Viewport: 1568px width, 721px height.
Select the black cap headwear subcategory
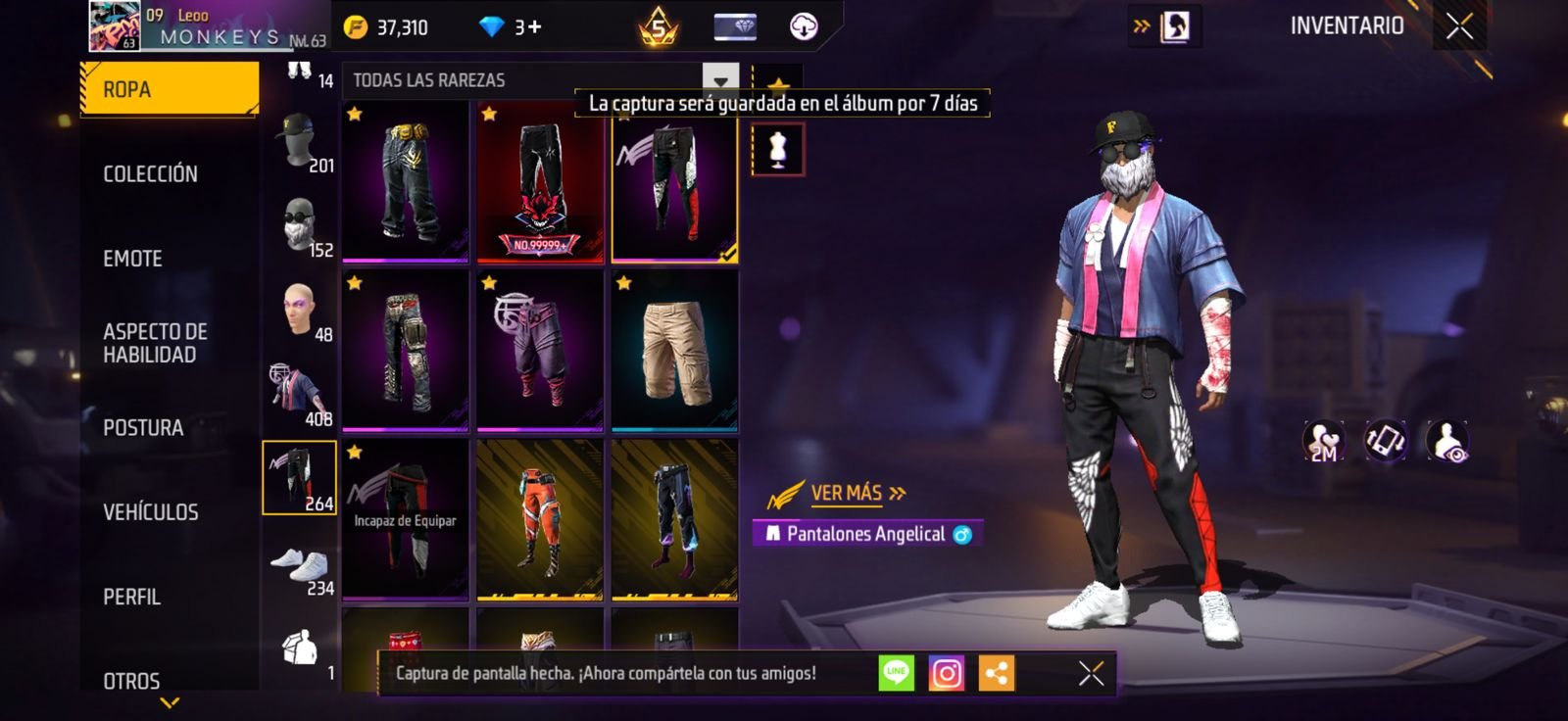click(300, 143)
